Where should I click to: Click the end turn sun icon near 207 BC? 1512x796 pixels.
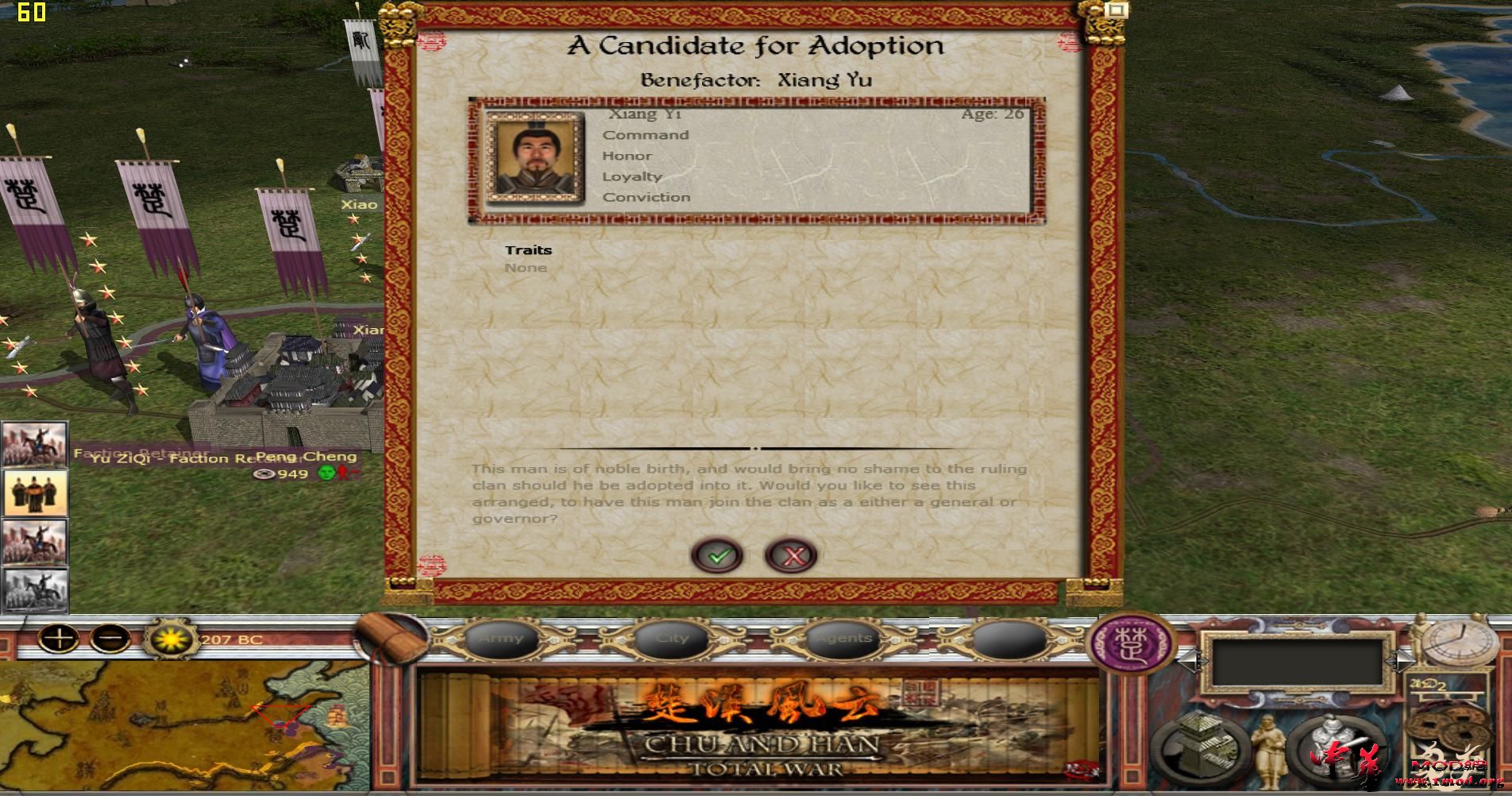(x=172, y=638)
